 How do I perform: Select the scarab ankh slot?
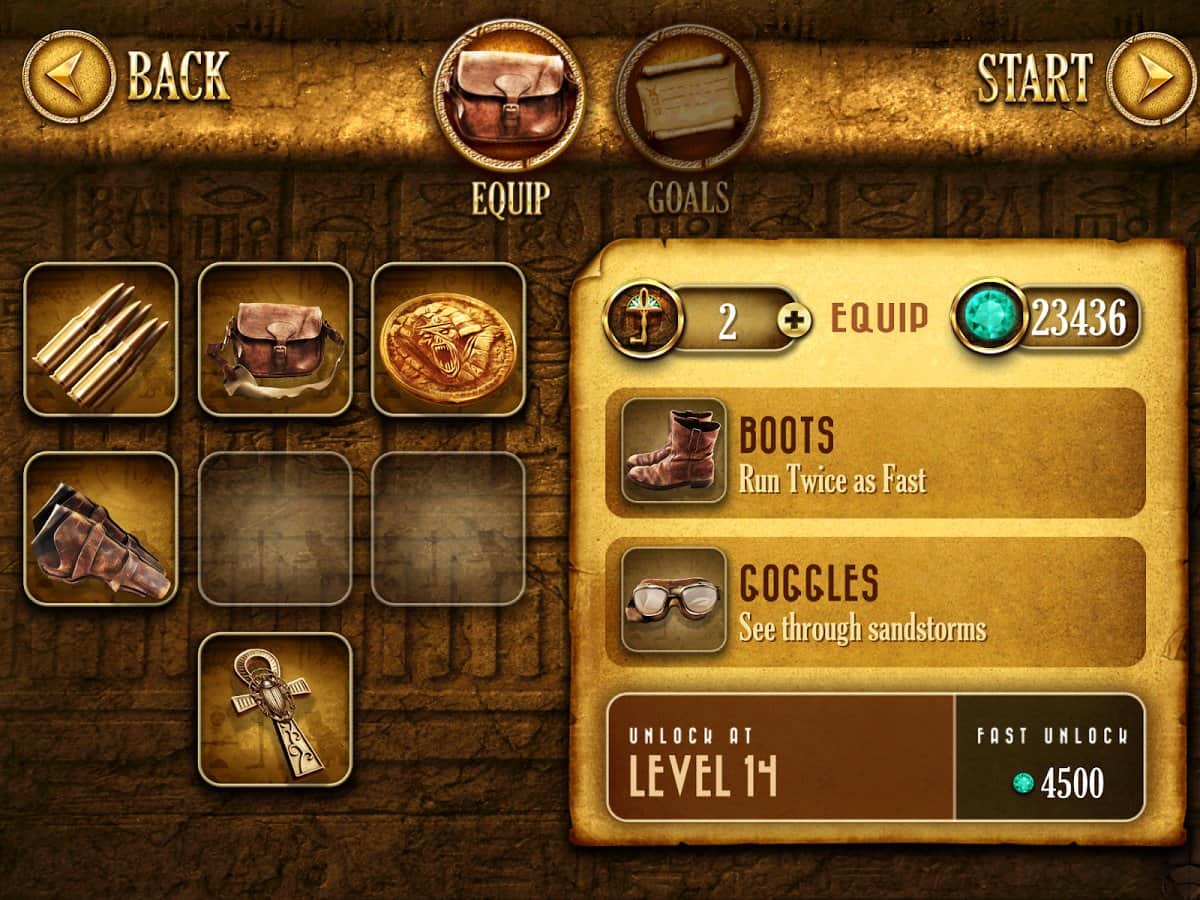tap(275, 709)
